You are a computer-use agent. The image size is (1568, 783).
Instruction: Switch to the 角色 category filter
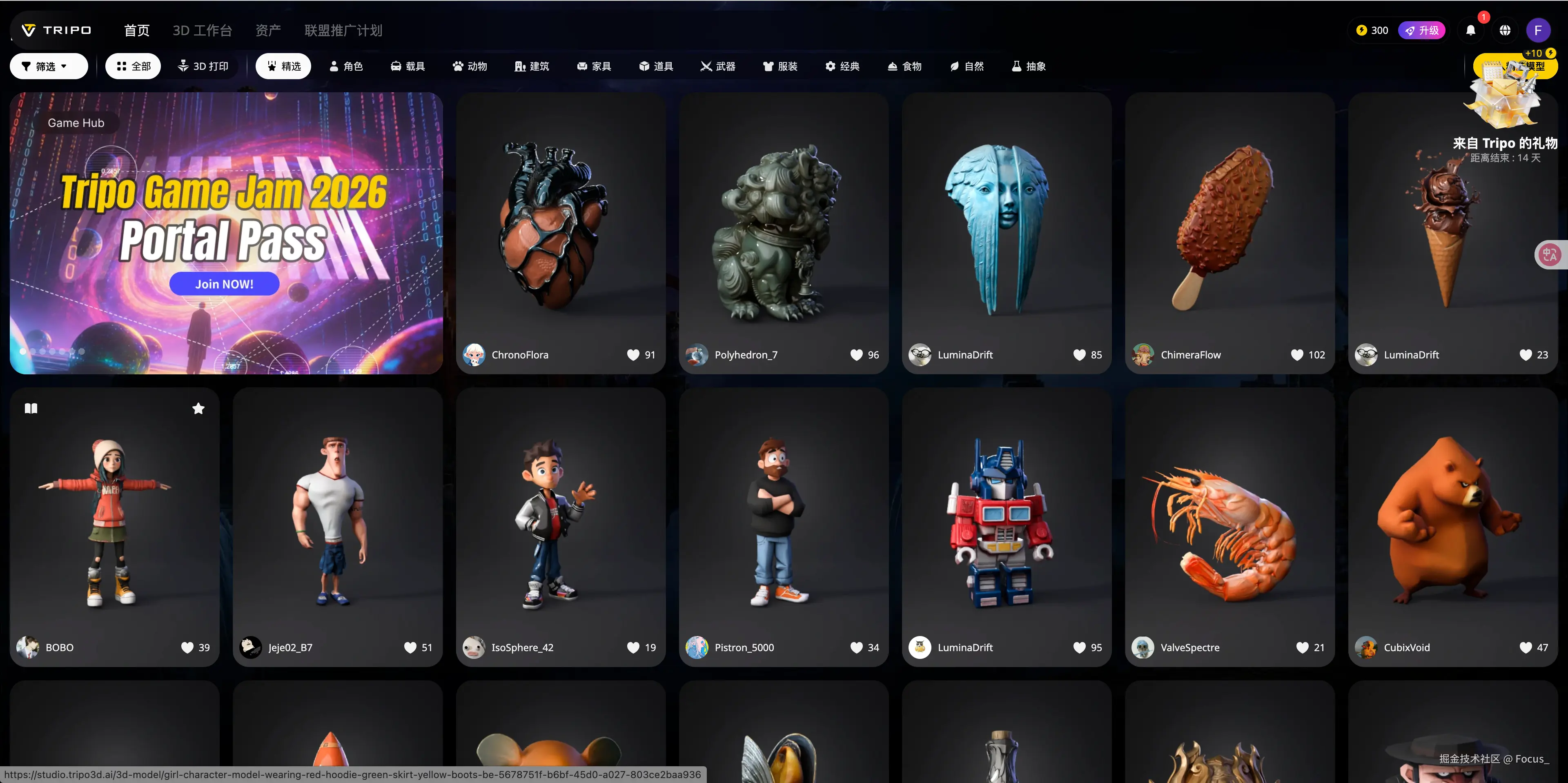(346, 66)
